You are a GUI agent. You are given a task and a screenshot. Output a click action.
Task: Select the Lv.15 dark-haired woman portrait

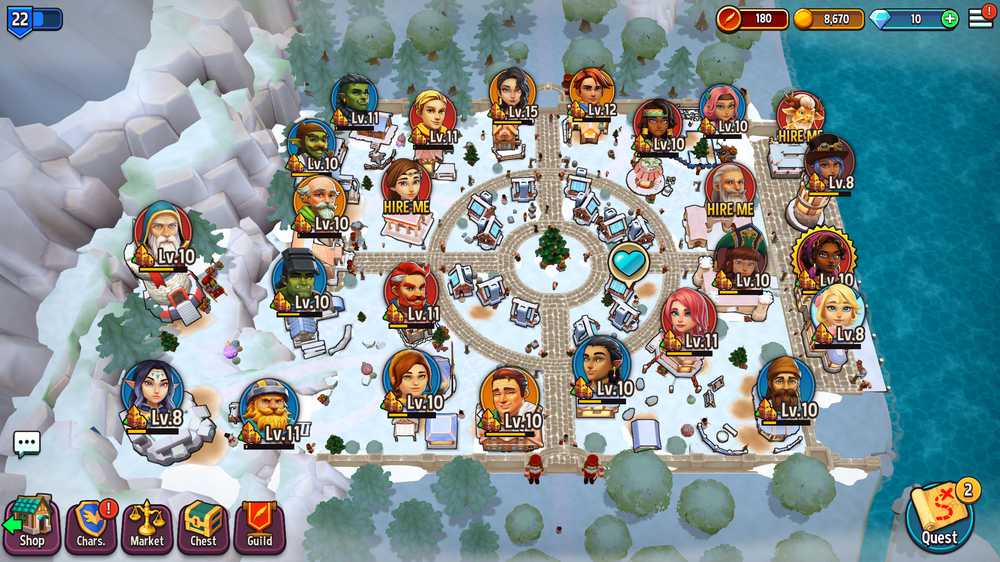513,93
